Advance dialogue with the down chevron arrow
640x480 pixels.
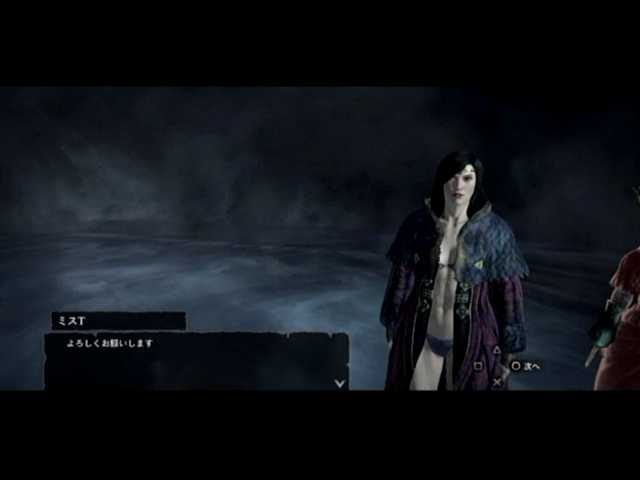click(x=340, y=381)
